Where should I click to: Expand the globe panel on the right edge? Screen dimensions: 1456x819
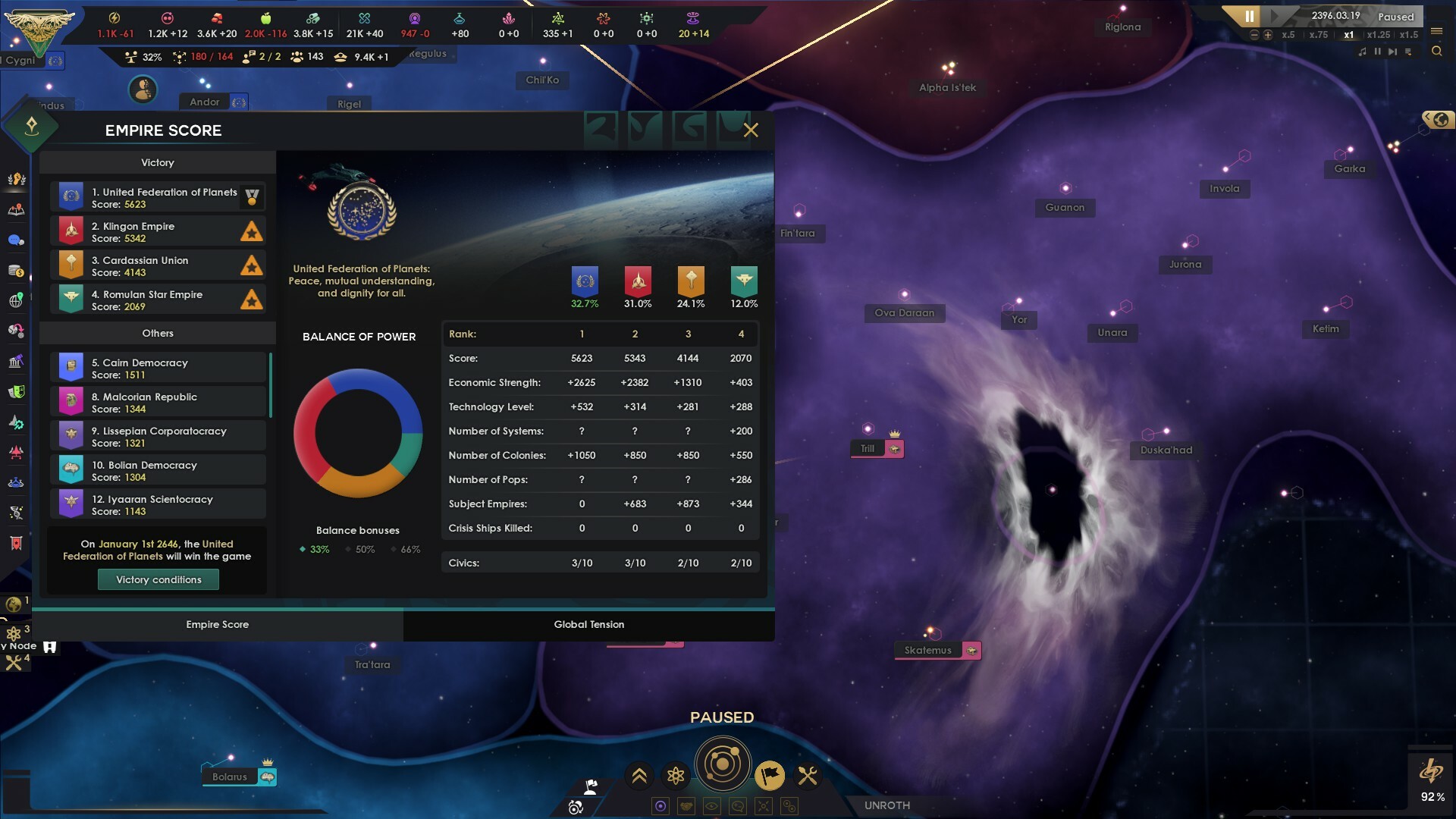pos(1439,120)
